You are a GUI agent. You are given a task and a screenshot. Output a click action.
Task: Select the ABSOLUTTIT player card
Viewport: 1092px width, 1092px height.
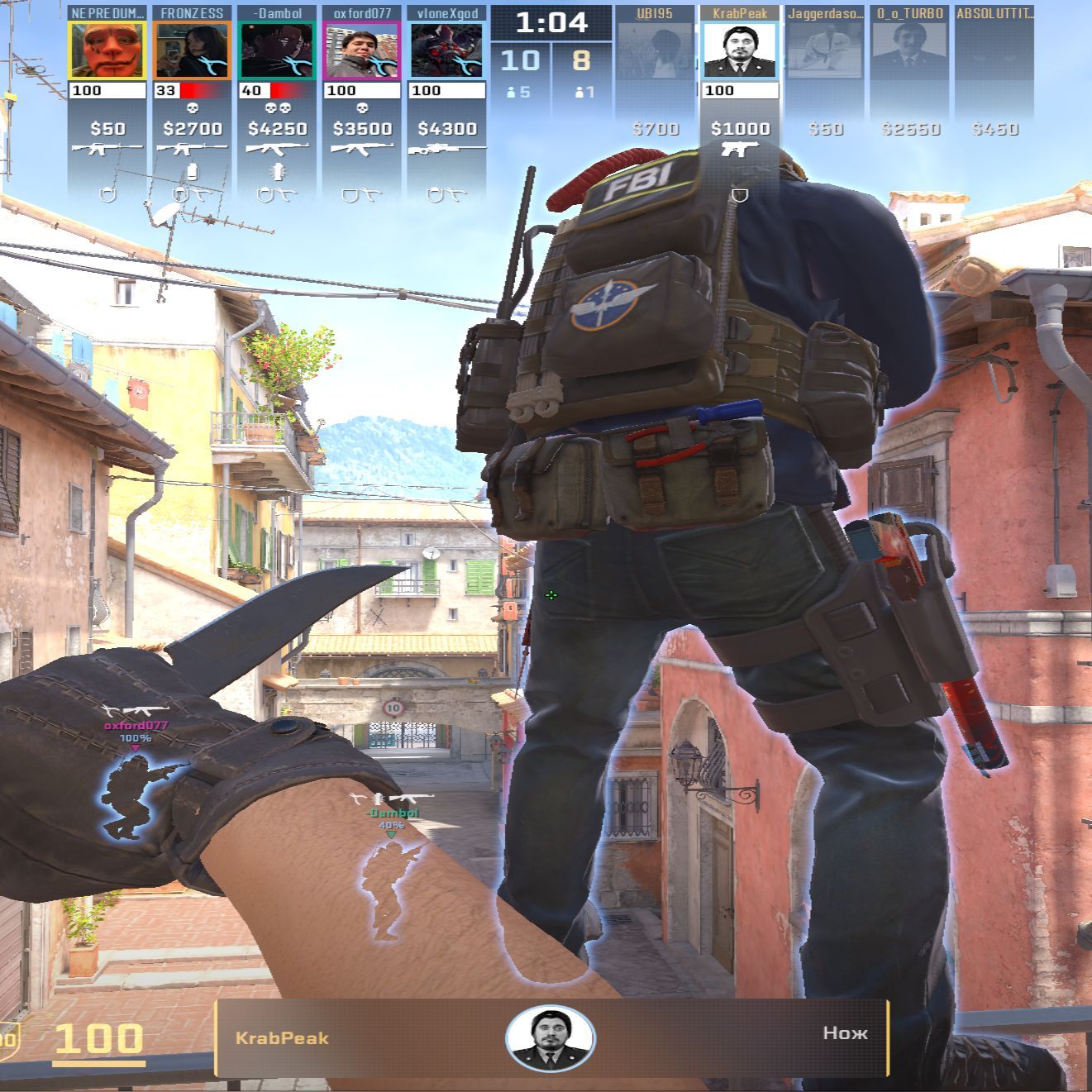tap(994, 51)
